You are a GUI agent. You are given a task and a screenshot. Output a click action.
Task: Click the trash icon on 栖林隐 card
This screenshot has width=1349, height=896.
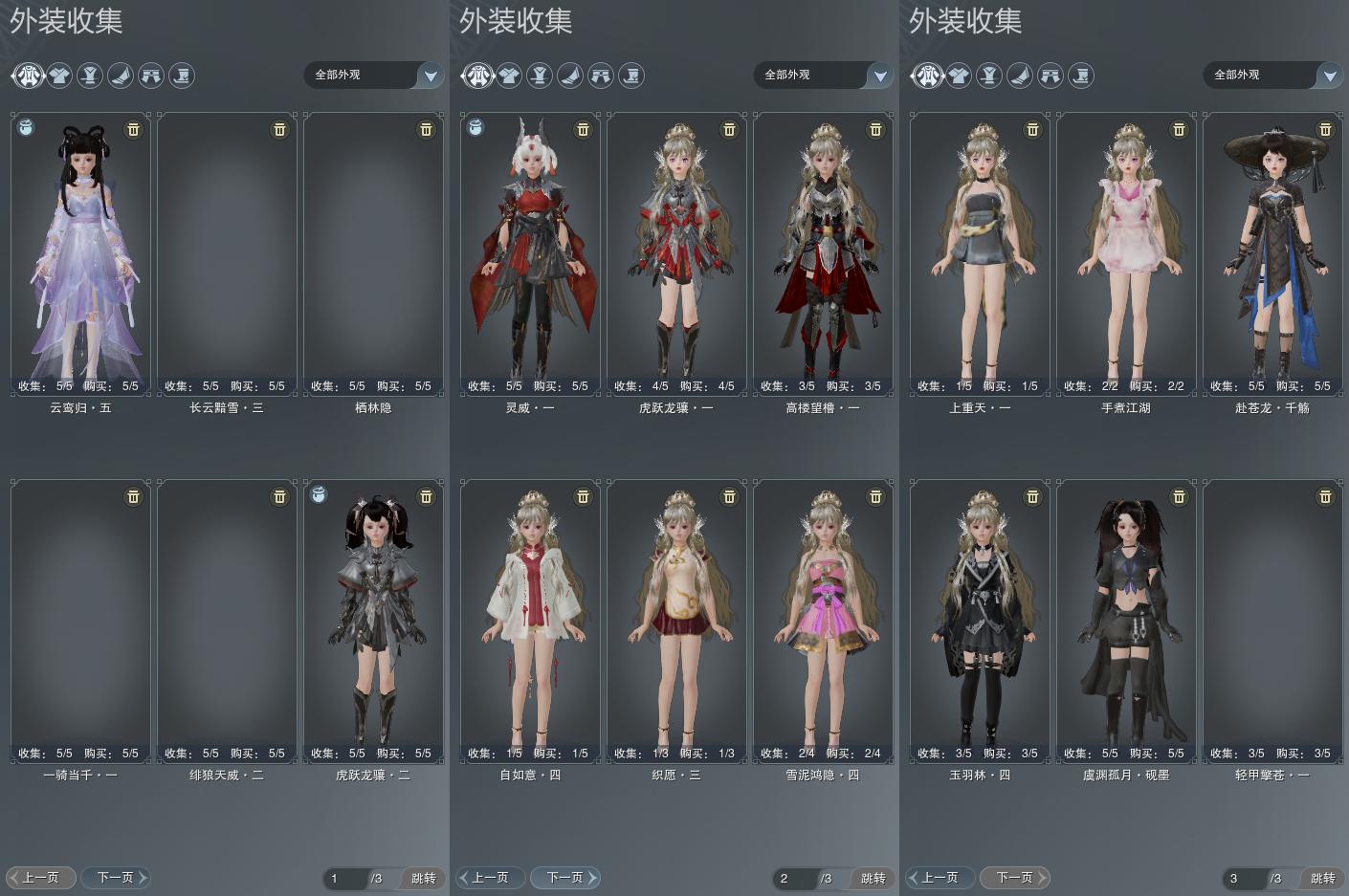point(426,129)
